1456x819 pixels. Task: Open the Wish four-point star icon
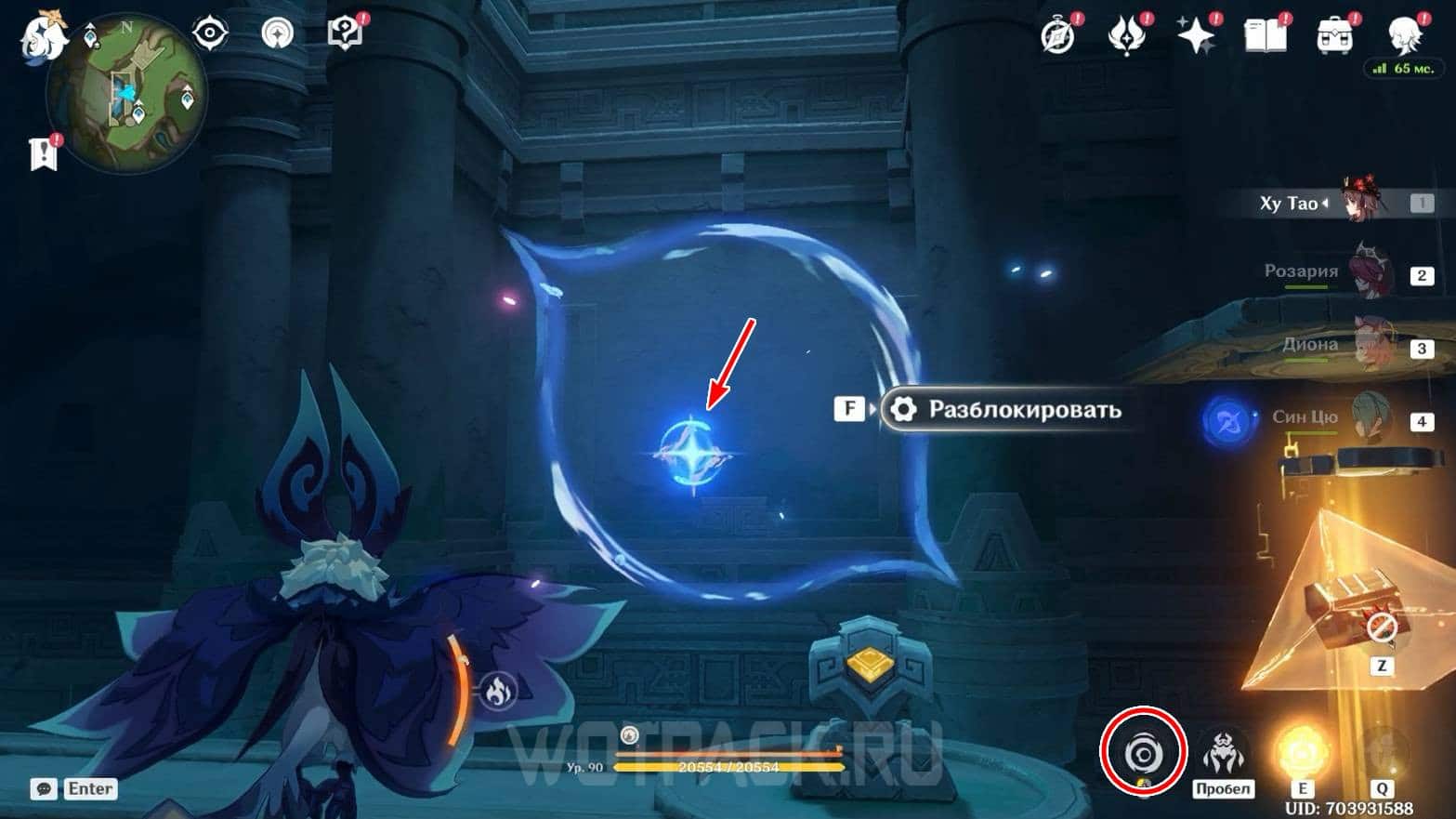pos(1196,36)
